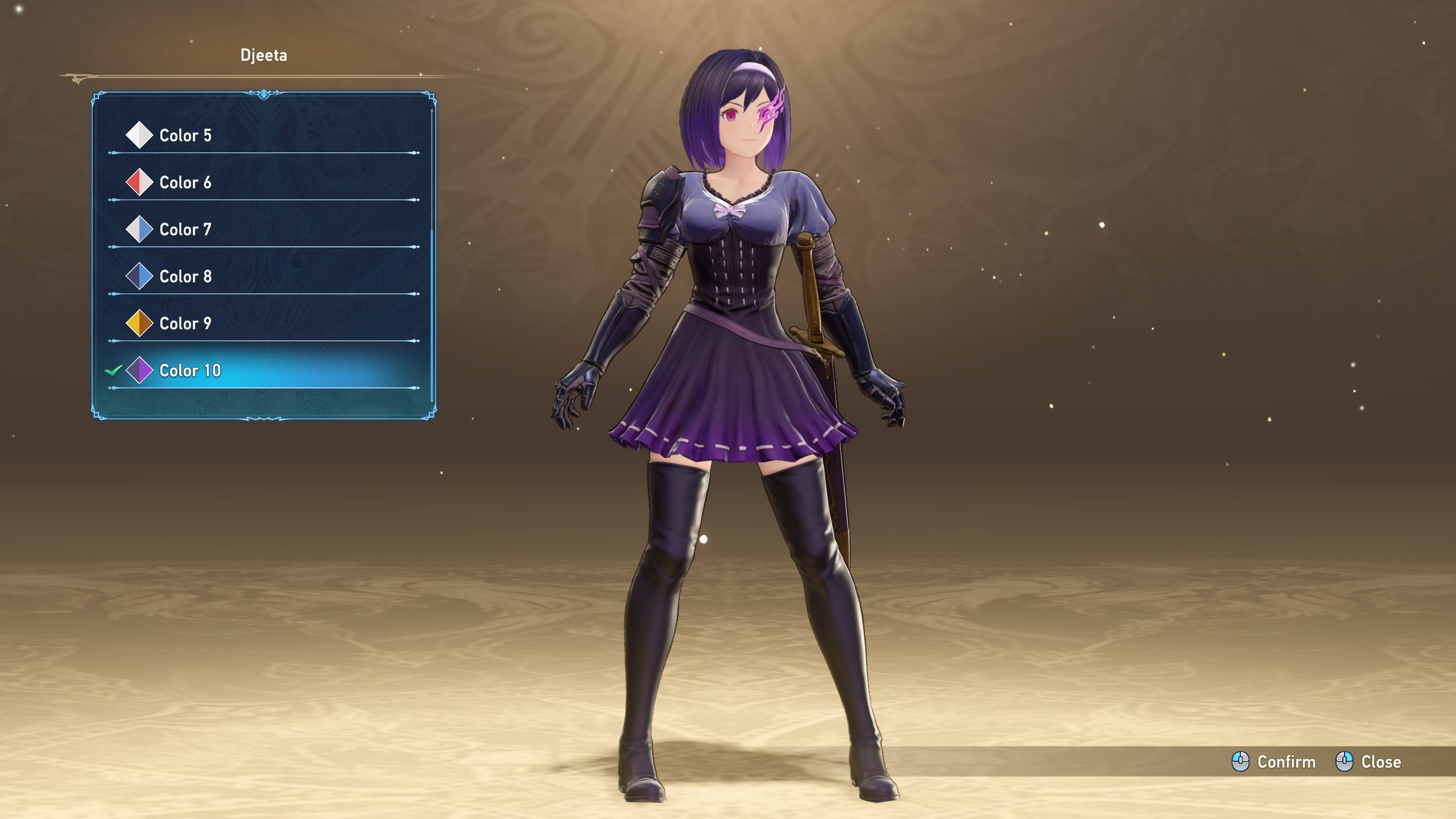The height and width of the screenshot is (819, 1456).
Task: Select the Color 5 white option
Action: pos(185,135)
